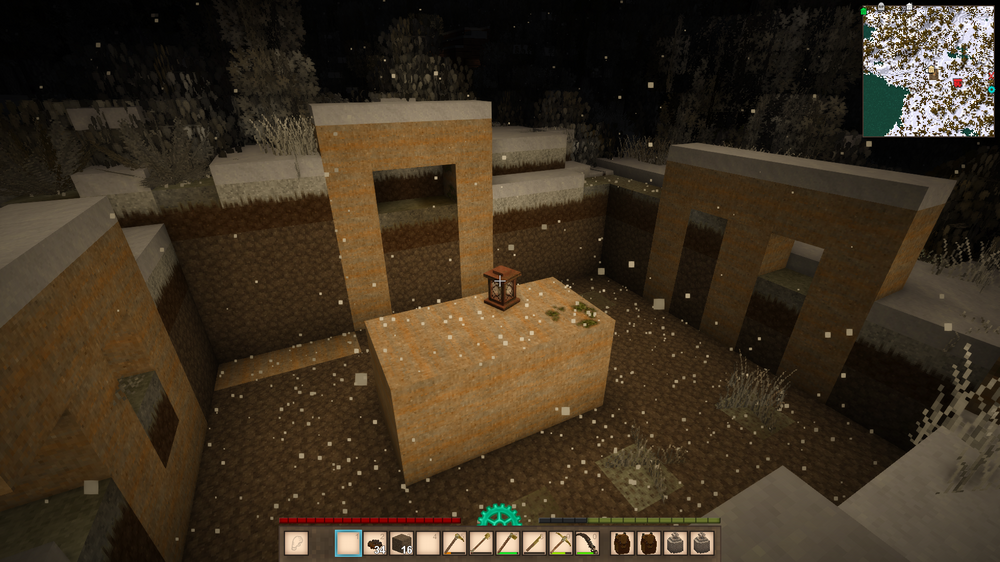The image size is (1000, 562).
Task: Choose the dark block stack of 16
Action: click(401, 543)
